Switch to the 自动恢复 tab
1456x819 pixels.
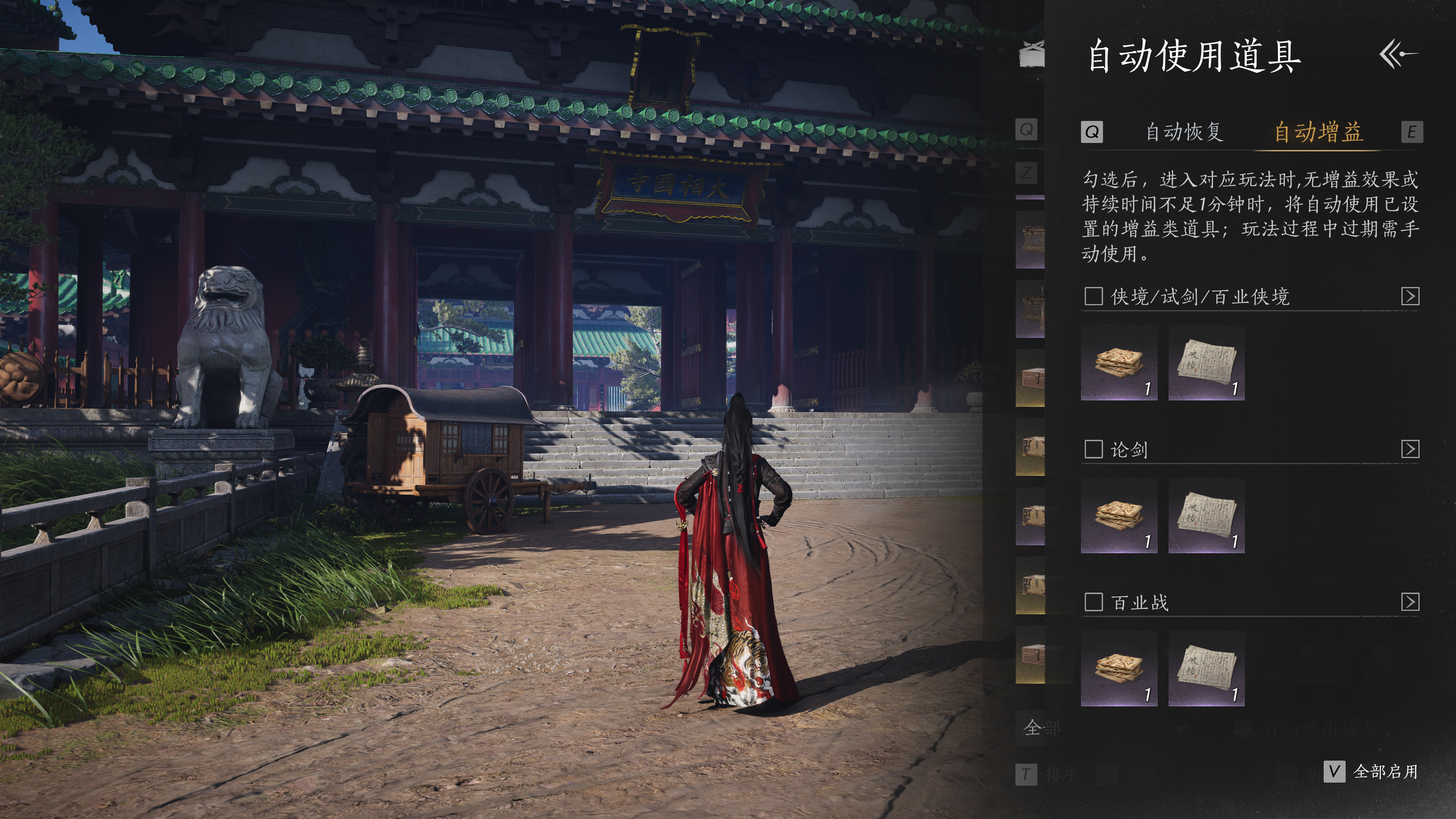pyautogui.click(x=1184, y=132)
